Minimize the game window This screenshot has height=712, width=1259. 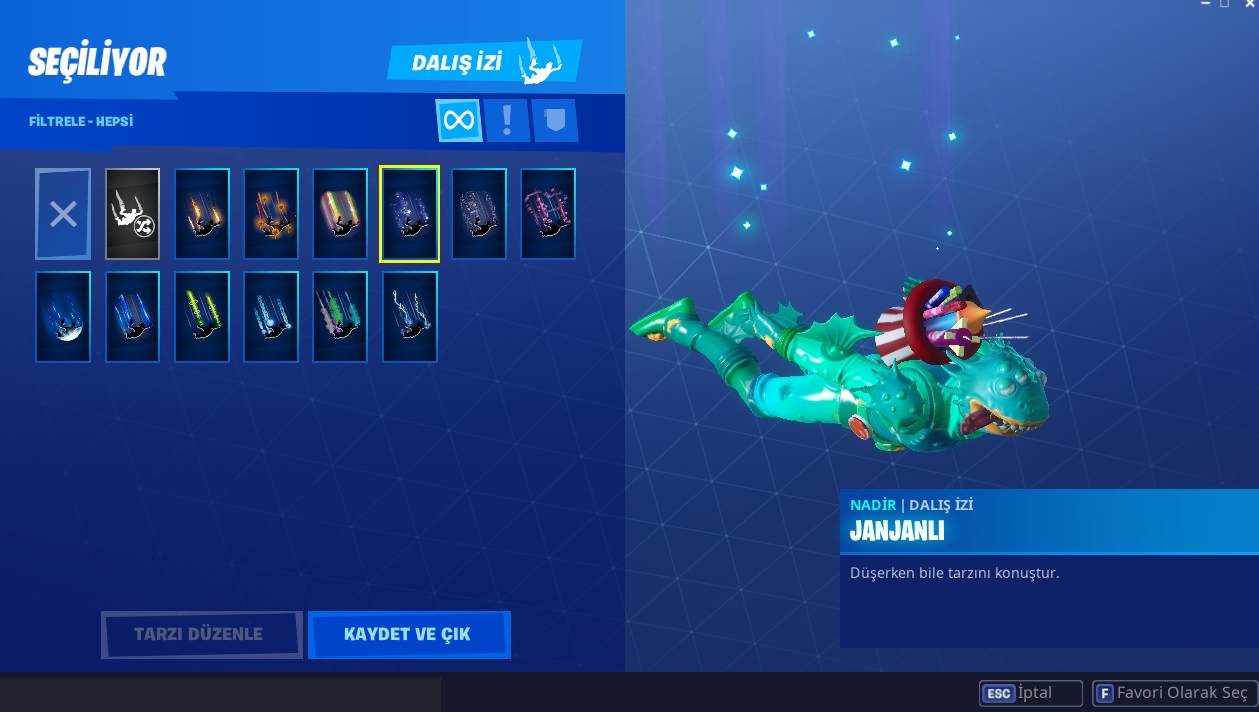1206,4
